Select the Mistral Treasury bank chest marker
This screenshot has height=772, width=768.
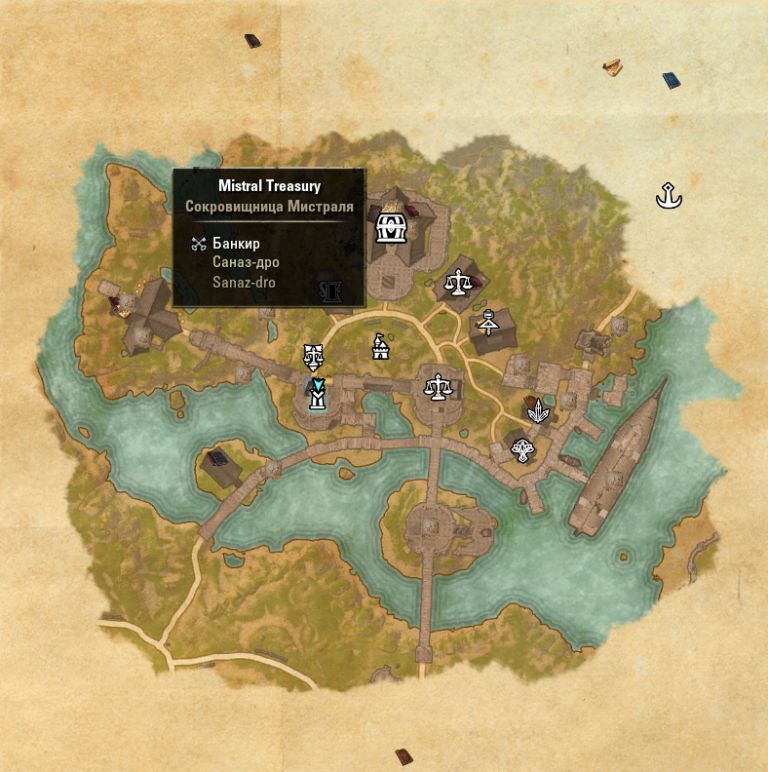click(x=389, y=227)
